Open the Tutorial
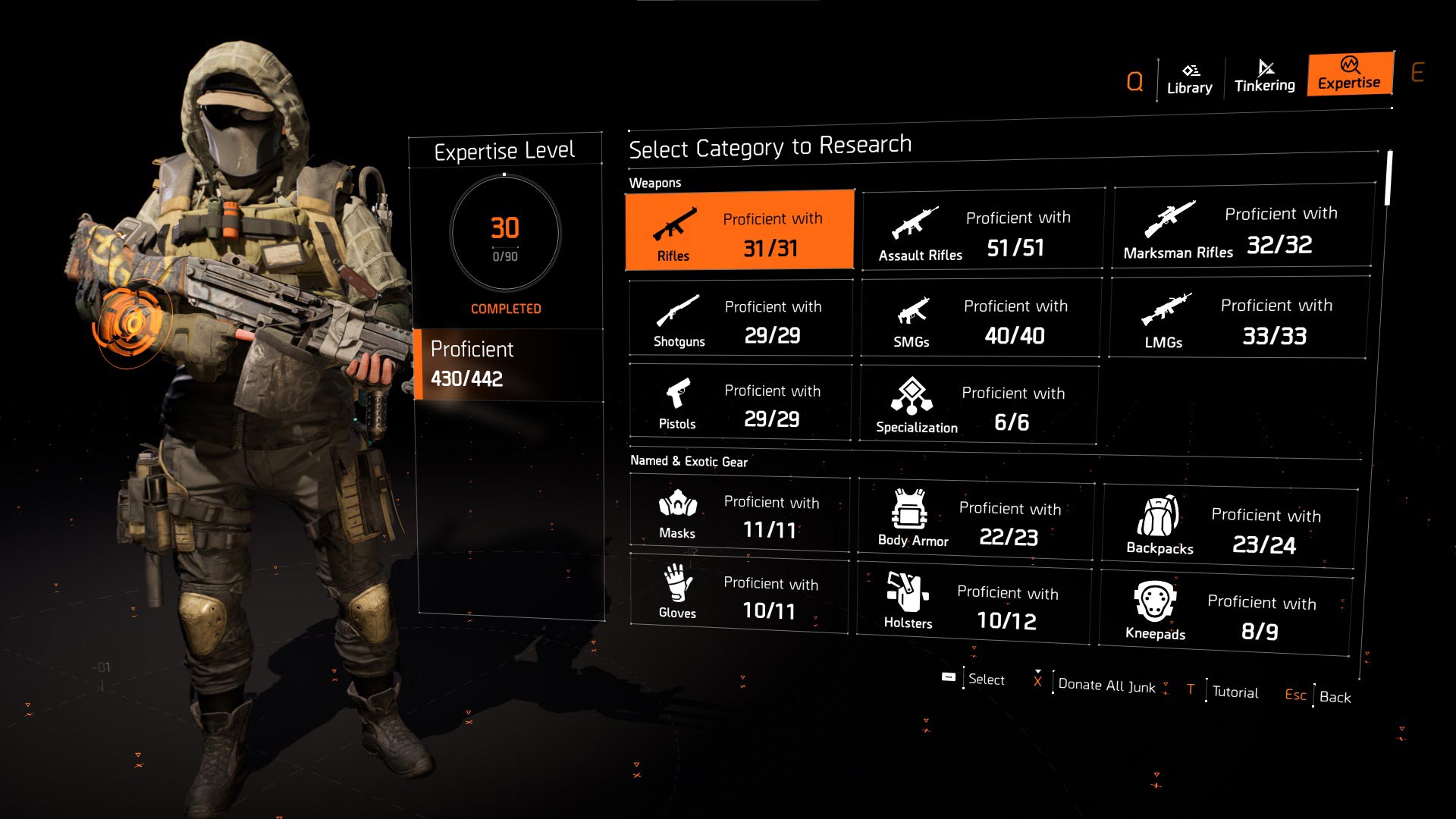 [x=1235, y=692]
